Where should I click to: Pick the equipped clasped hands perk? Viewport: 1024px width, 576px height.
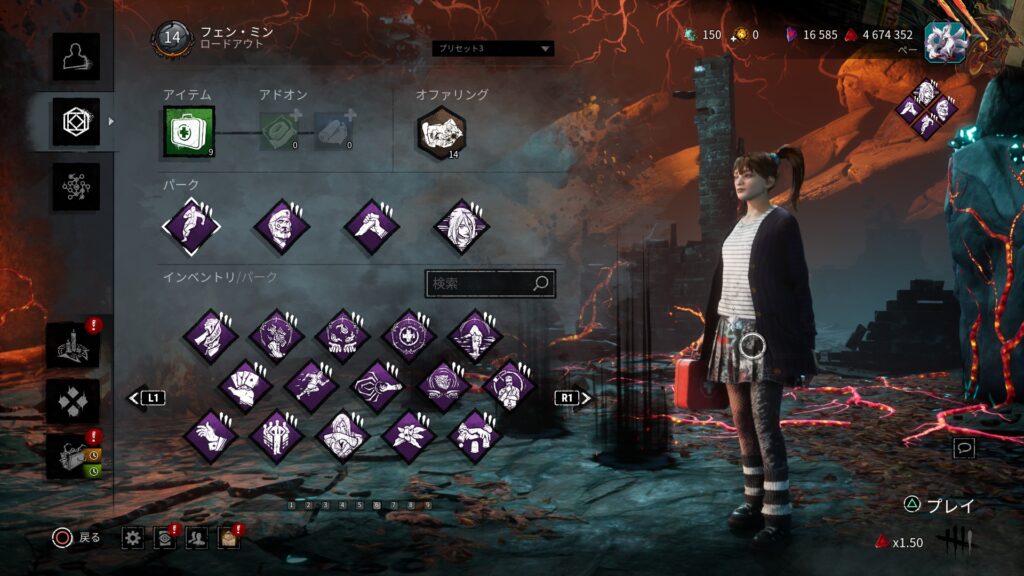(x=372, y=226)
